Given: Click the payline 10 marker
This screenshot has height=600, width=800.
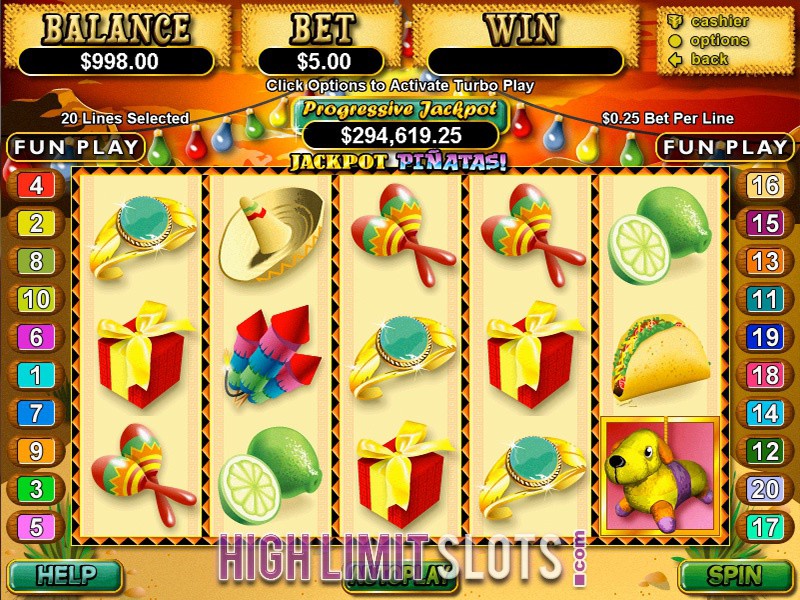Looking at the screenshot, I should coord(36,299).
